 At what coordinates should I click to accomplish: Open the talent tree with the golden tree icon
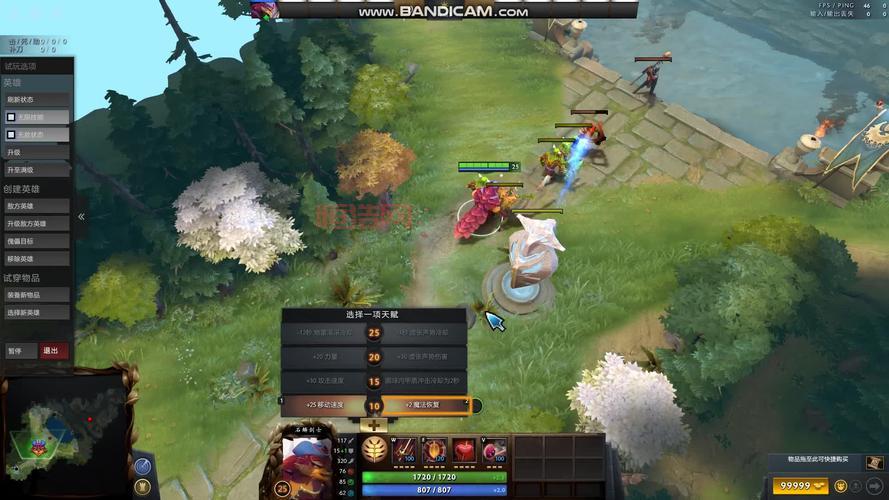click(375, 449)
